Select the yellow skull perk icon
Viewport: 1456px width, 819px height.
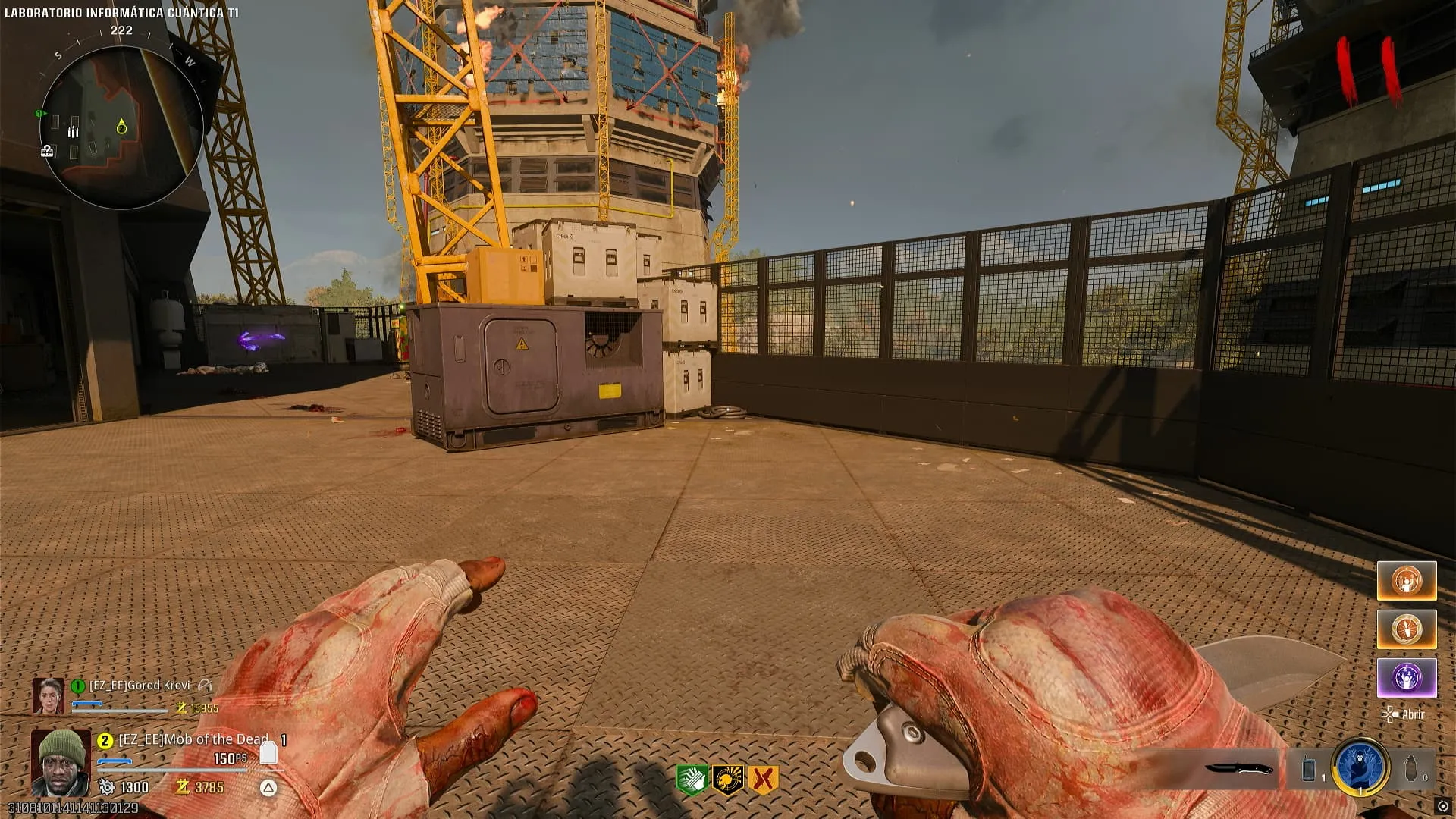click(727, 780)
